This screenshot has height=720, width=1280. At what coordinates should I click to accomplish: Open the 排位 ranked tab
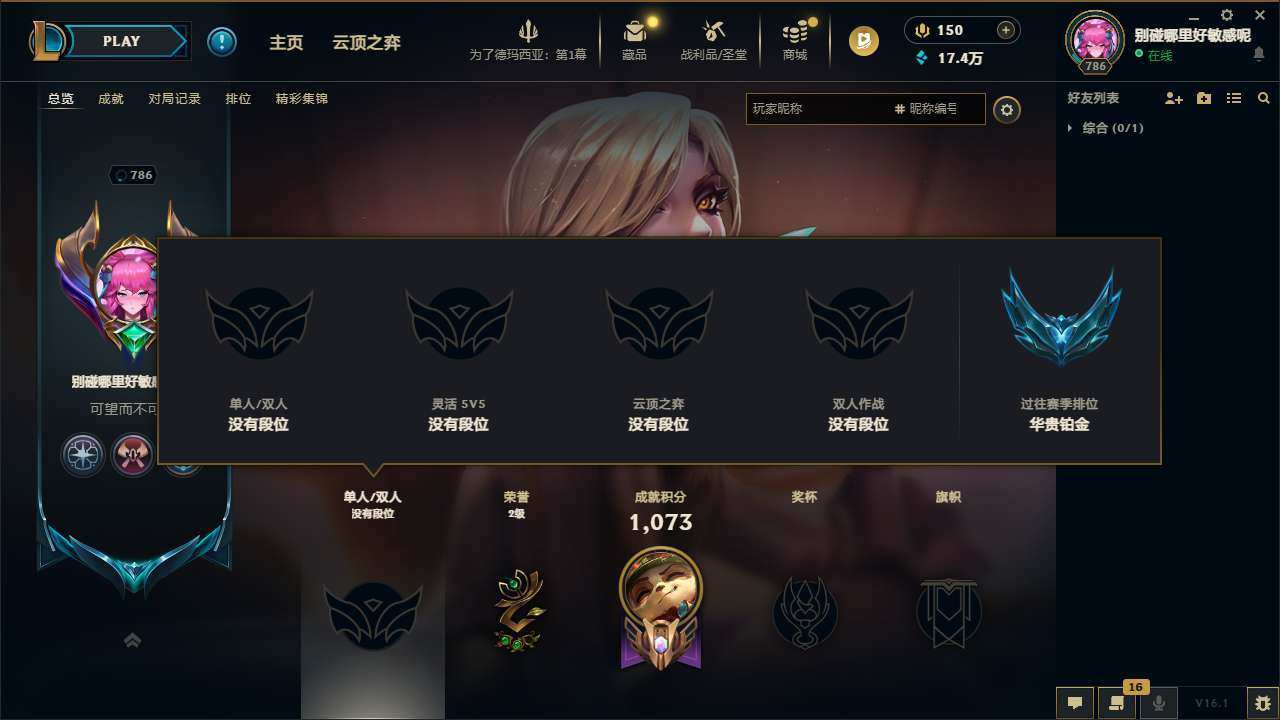pyautogui.click(x=238, y=99)
